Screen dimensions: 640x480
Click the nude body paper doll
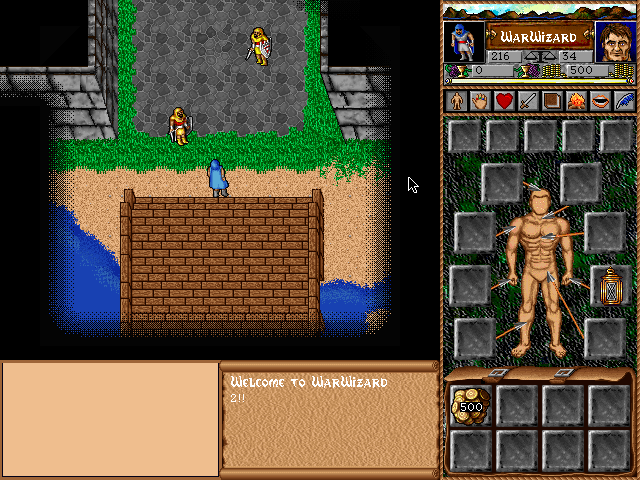tap(538, 270)
